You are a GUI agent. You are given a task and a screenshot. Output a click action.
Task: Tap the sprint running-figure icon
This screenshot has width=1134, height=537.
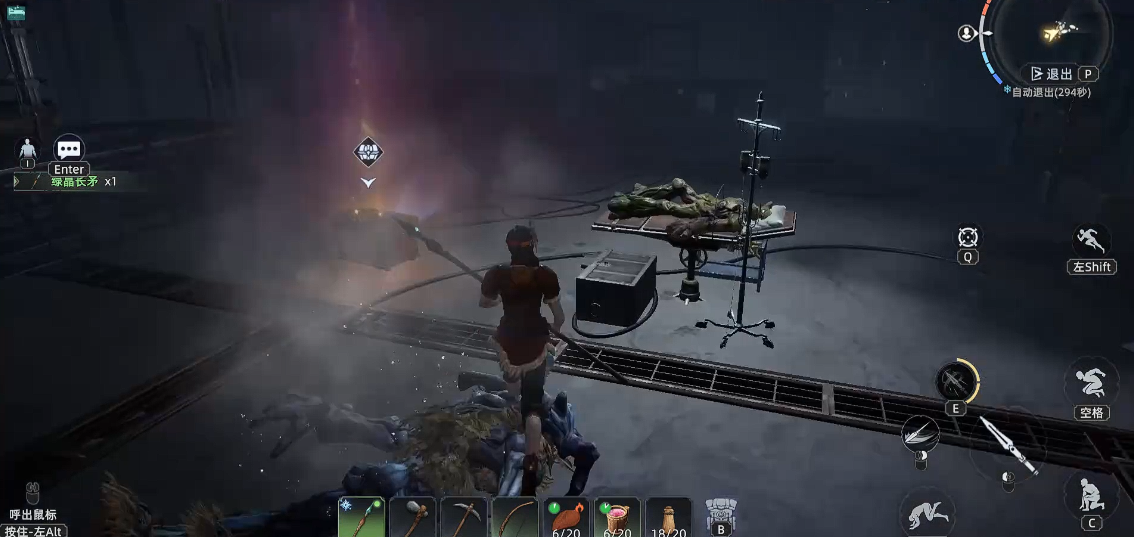[1091, 241]
